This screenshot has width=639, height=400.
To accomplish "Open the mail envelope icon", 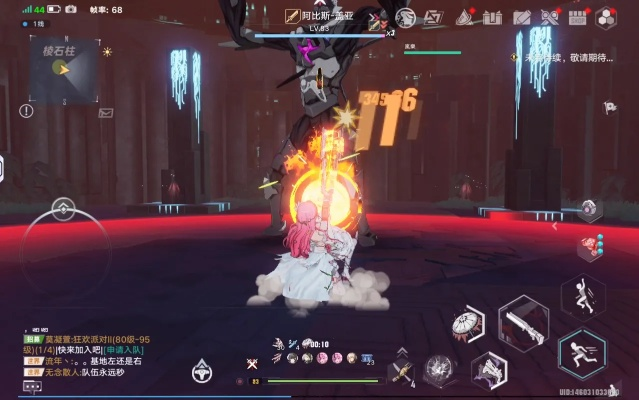I will pos(106,113).
